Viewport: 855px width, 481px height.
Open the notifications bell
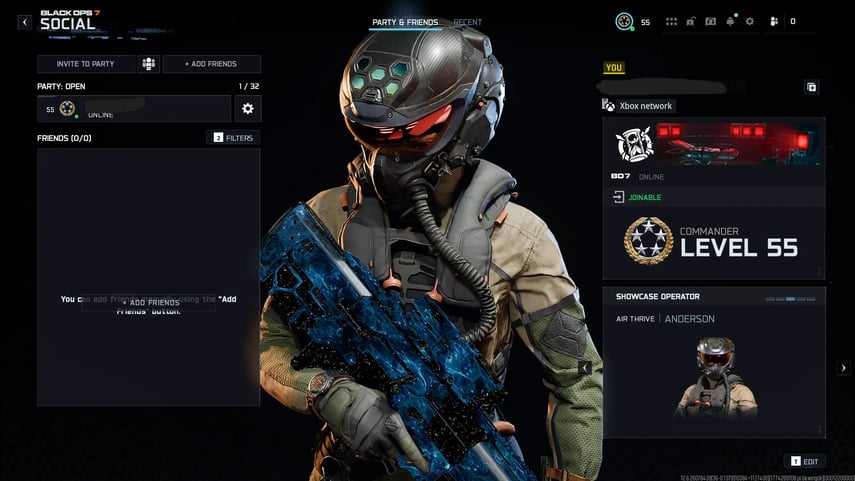coord(731,21)
